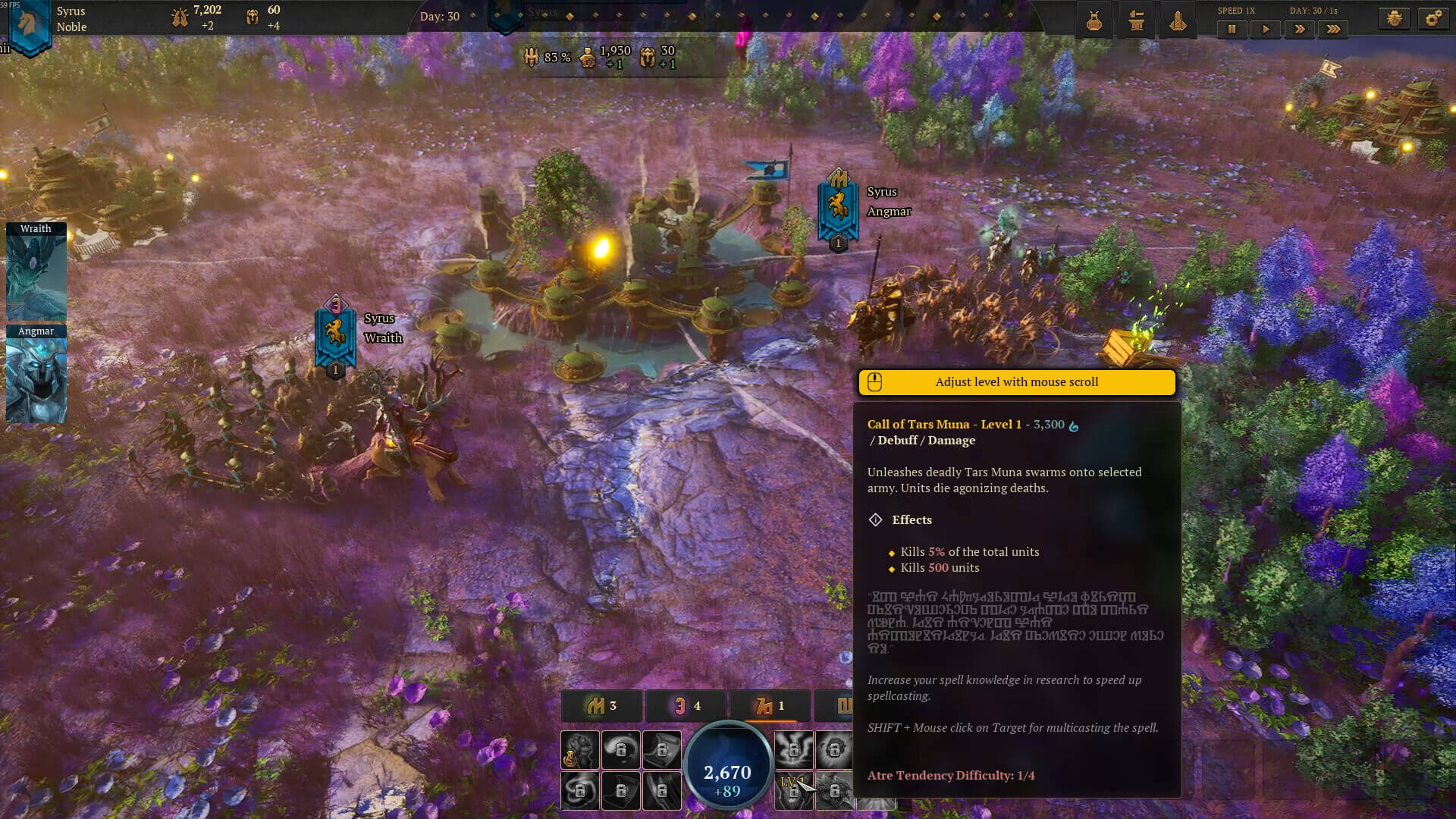The width and height of the screenshot is (1456, 819).
Task: Switch to the green rune spell tab
Action: pos(601,706)
